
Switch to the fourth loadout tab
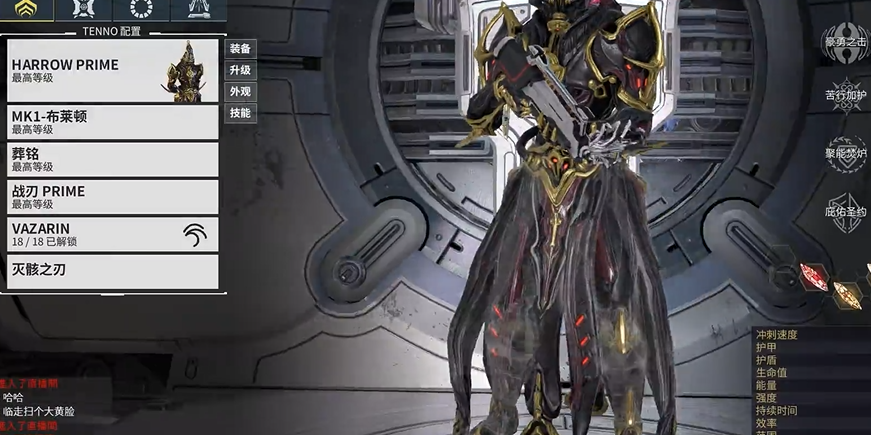pyautogui.click(x=197, y=11)
